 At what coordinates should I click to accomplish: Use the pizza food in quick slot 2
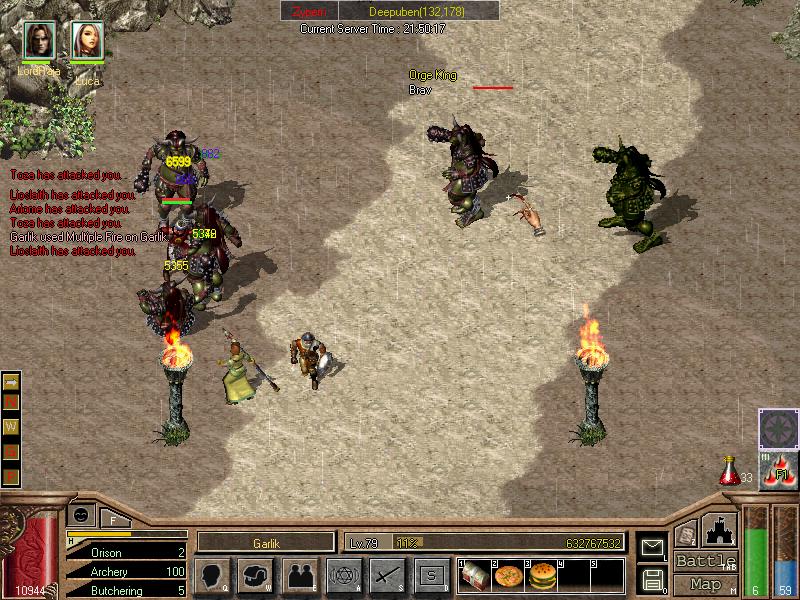(509, 577)
